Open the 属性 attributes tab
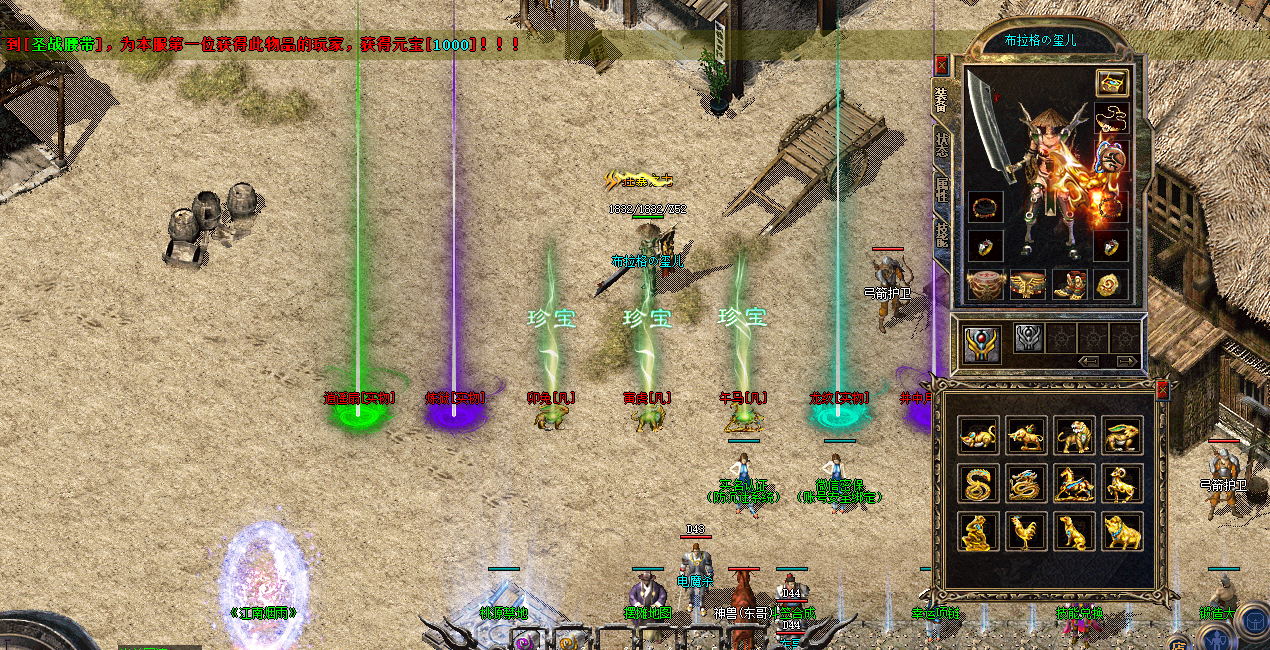The height and width of the screenshot is (650, 1270). click(x=942, y=189)
